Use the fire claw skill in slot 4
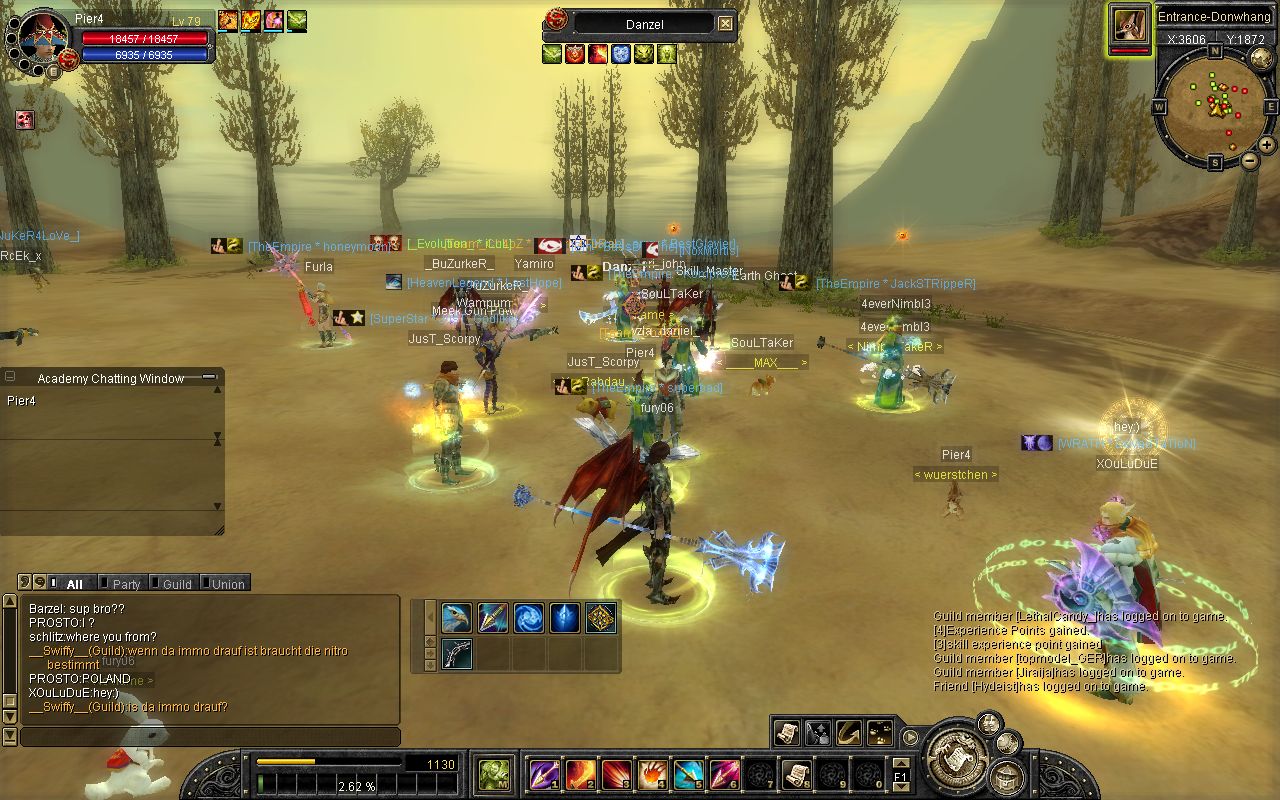The height and width of the screenshot is (800, 1280). pyautogui.click(x=652, y=773)
